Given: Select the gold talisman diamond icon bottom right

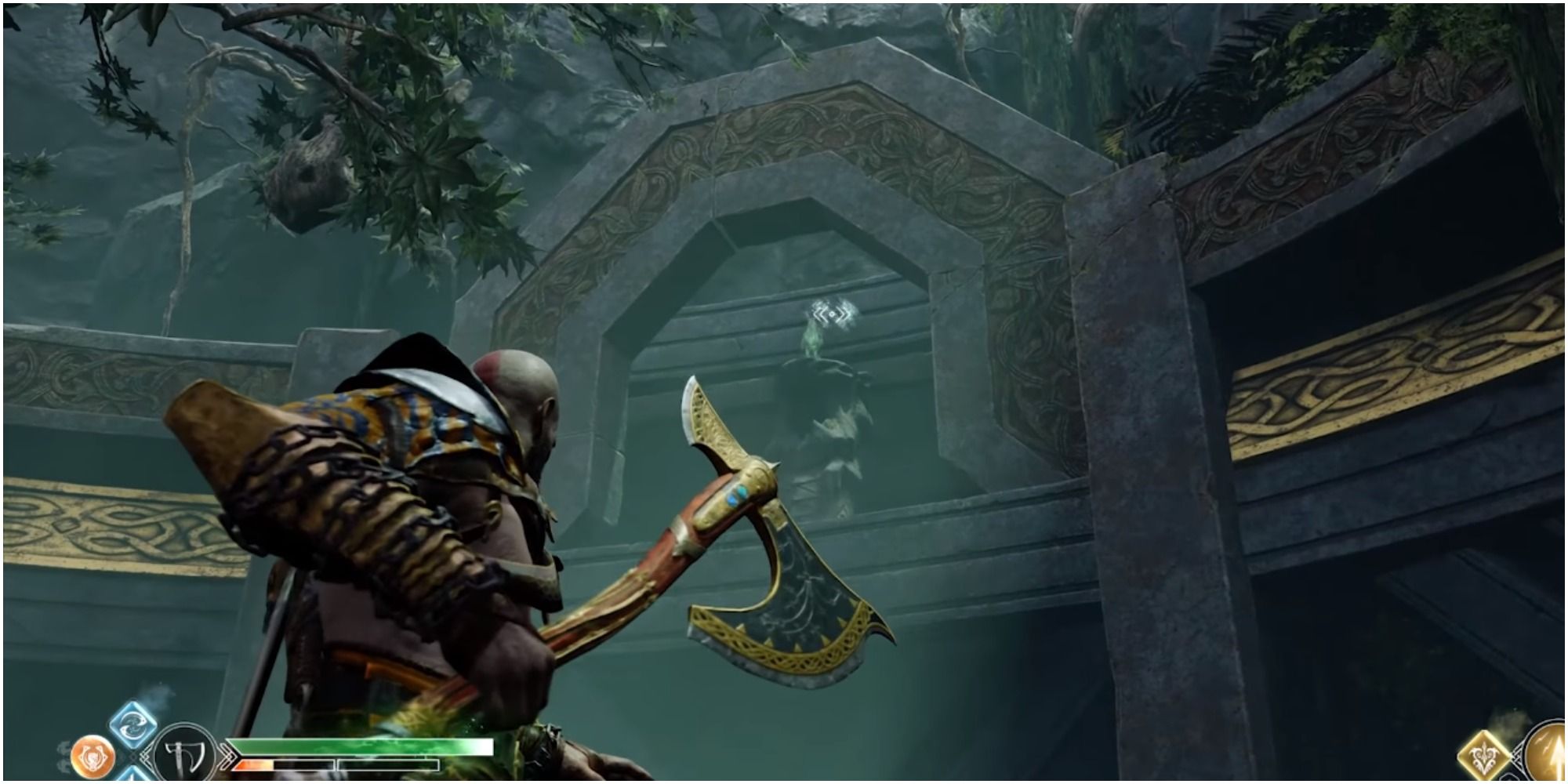Looking at the screenshot, I should pyautogui.click(x=1484, y=754).
